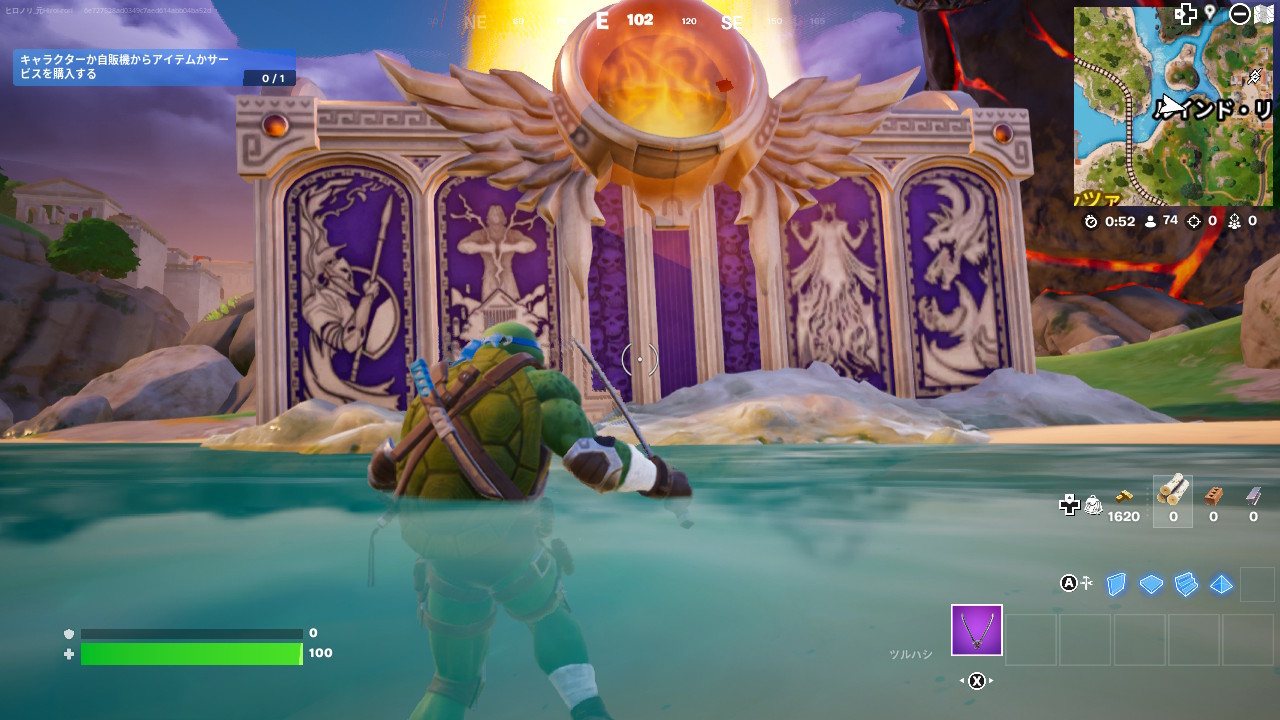Zoom out the minimap with minus button
Screen dimensions: 1280x720
(1239, 13)
